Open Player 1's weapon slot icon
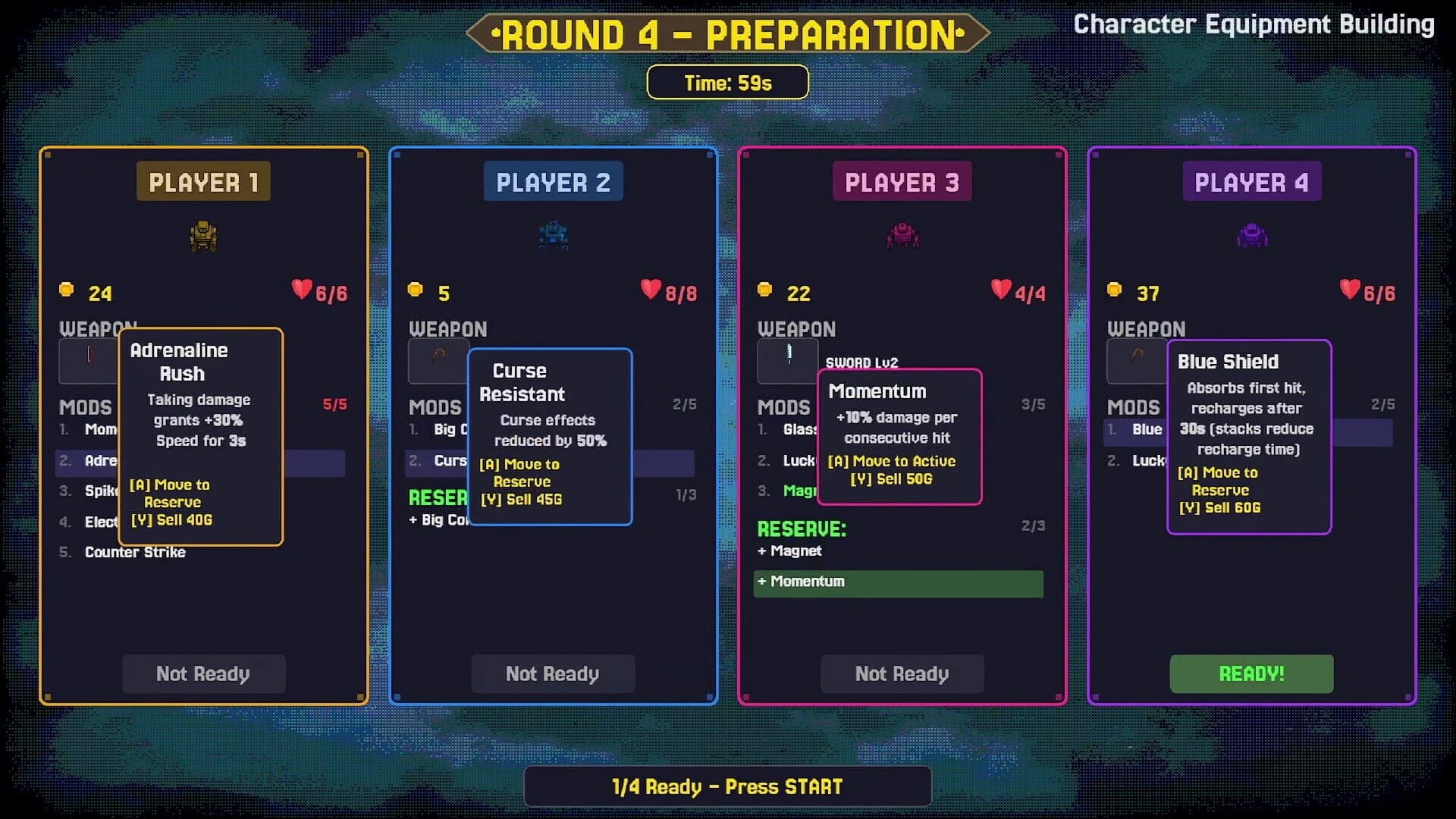Screen dimensions: 1456x819 (x=89, y=361)
